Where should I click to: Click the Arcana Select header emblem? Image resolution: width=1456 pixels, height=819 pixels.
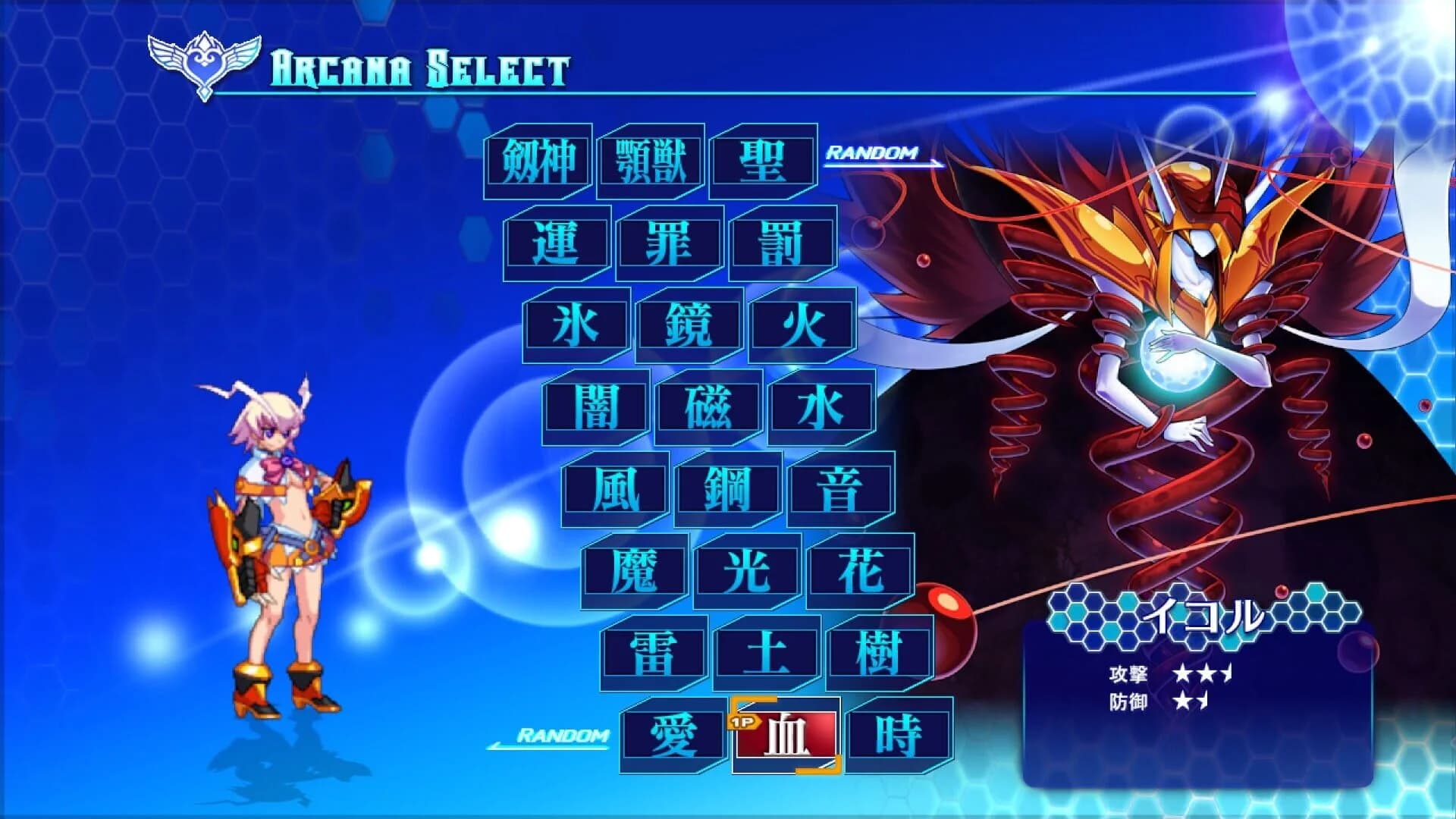(203, 62)
